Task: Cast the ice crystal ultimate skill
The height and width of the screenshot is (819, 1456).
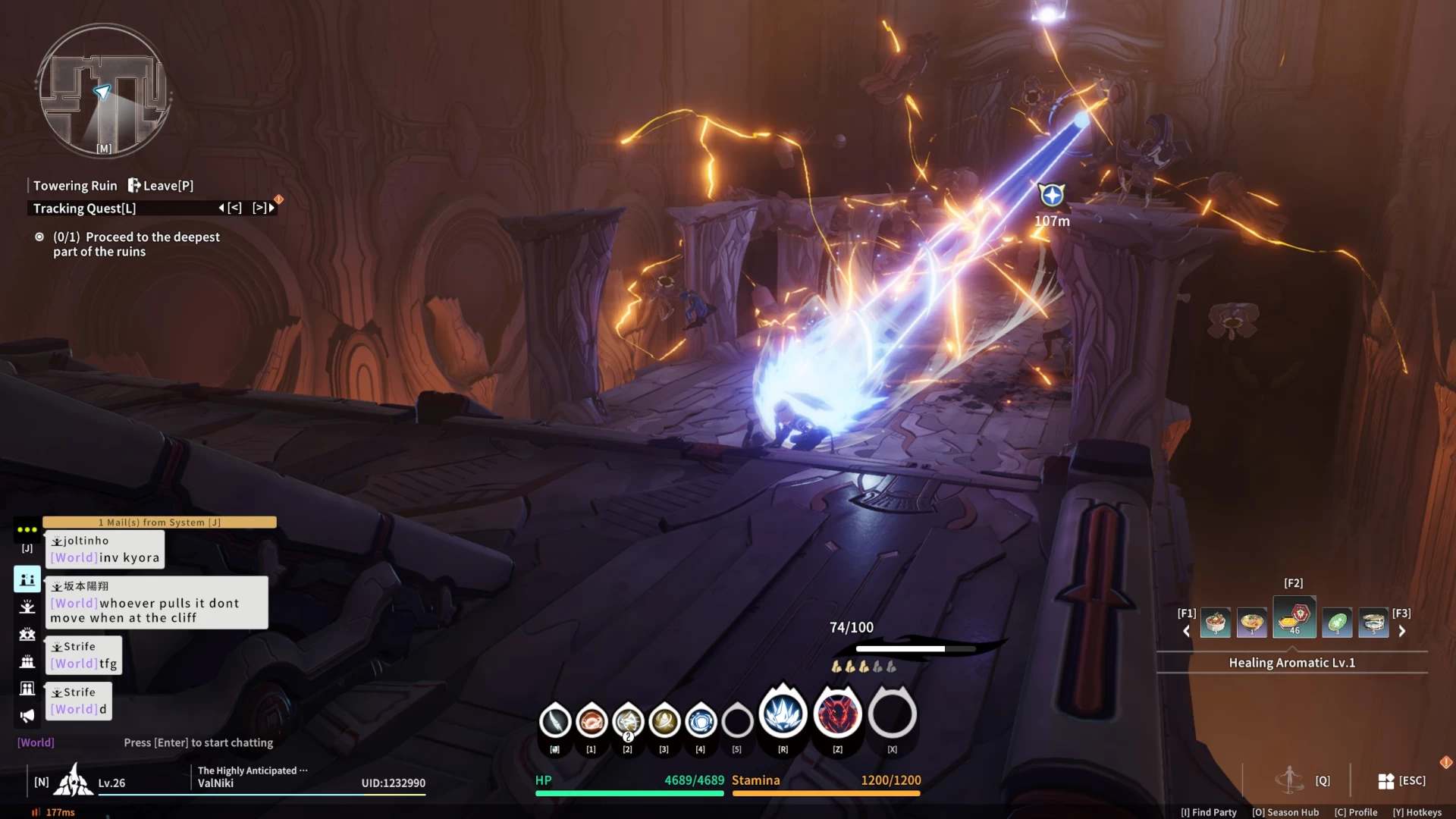Action: point(783,714)
